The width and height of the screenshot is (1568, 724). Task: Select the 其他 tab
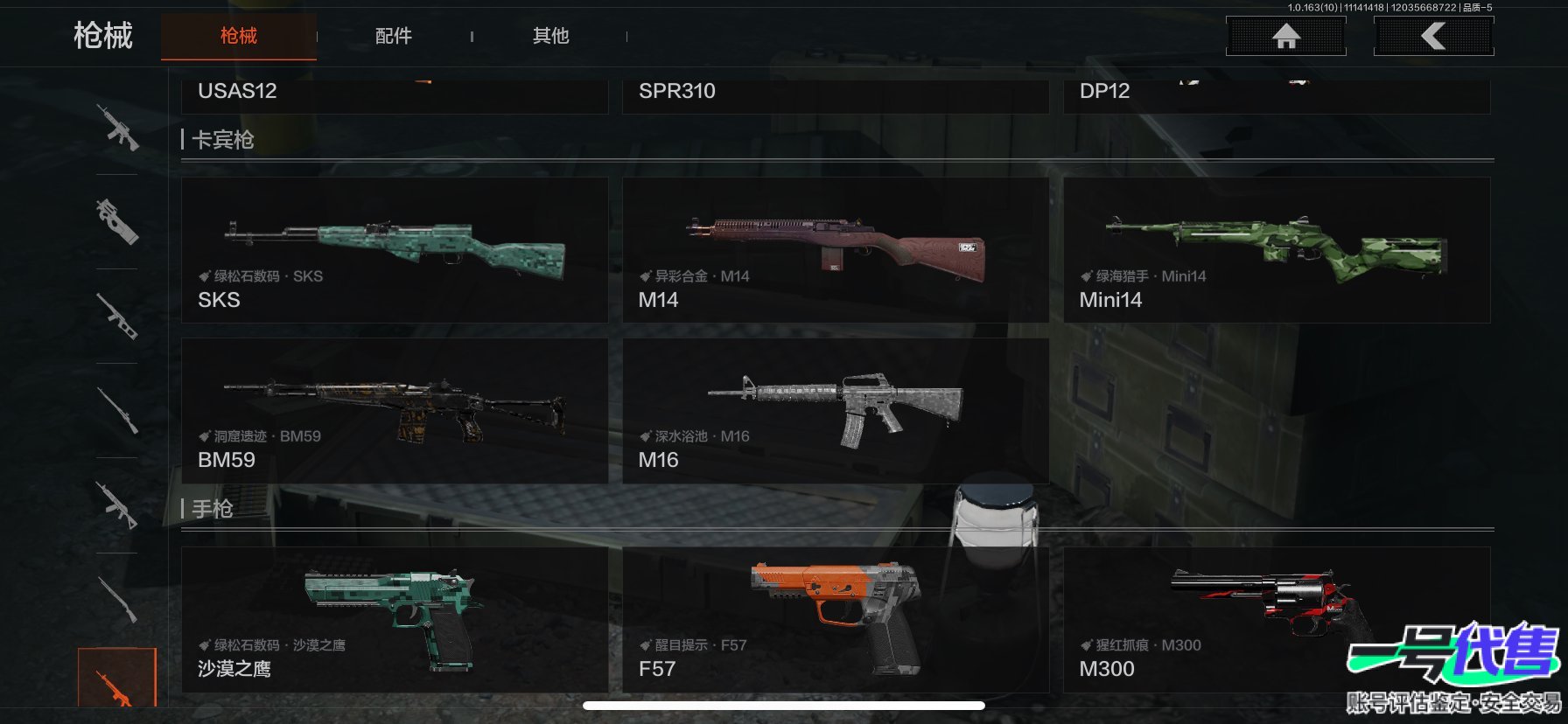pyautogui.click(x=550, y=36)
